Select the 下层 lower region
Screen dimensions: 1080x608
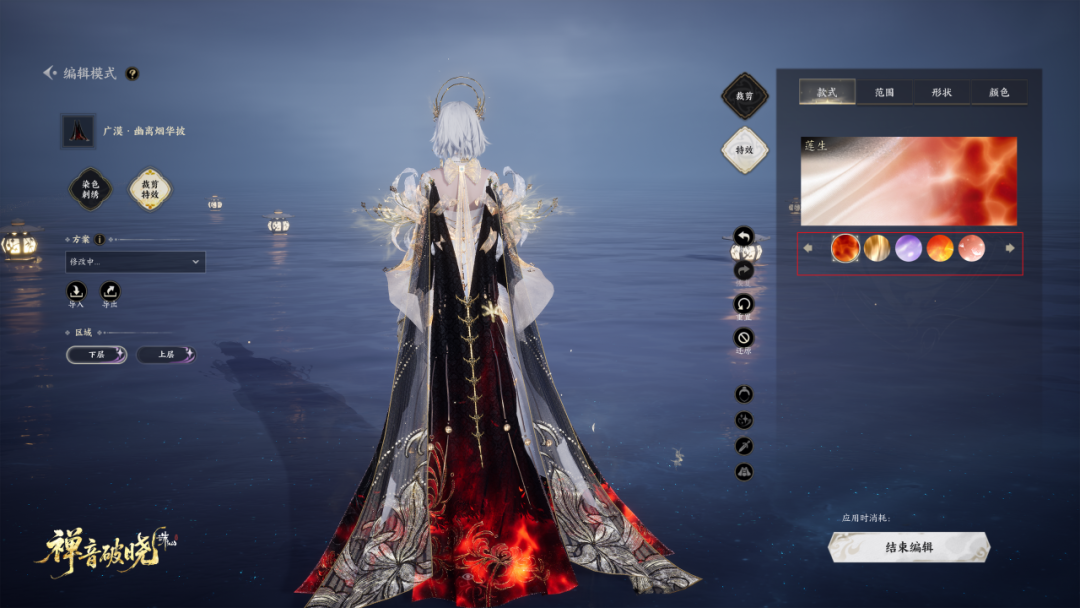pos(96,354)
